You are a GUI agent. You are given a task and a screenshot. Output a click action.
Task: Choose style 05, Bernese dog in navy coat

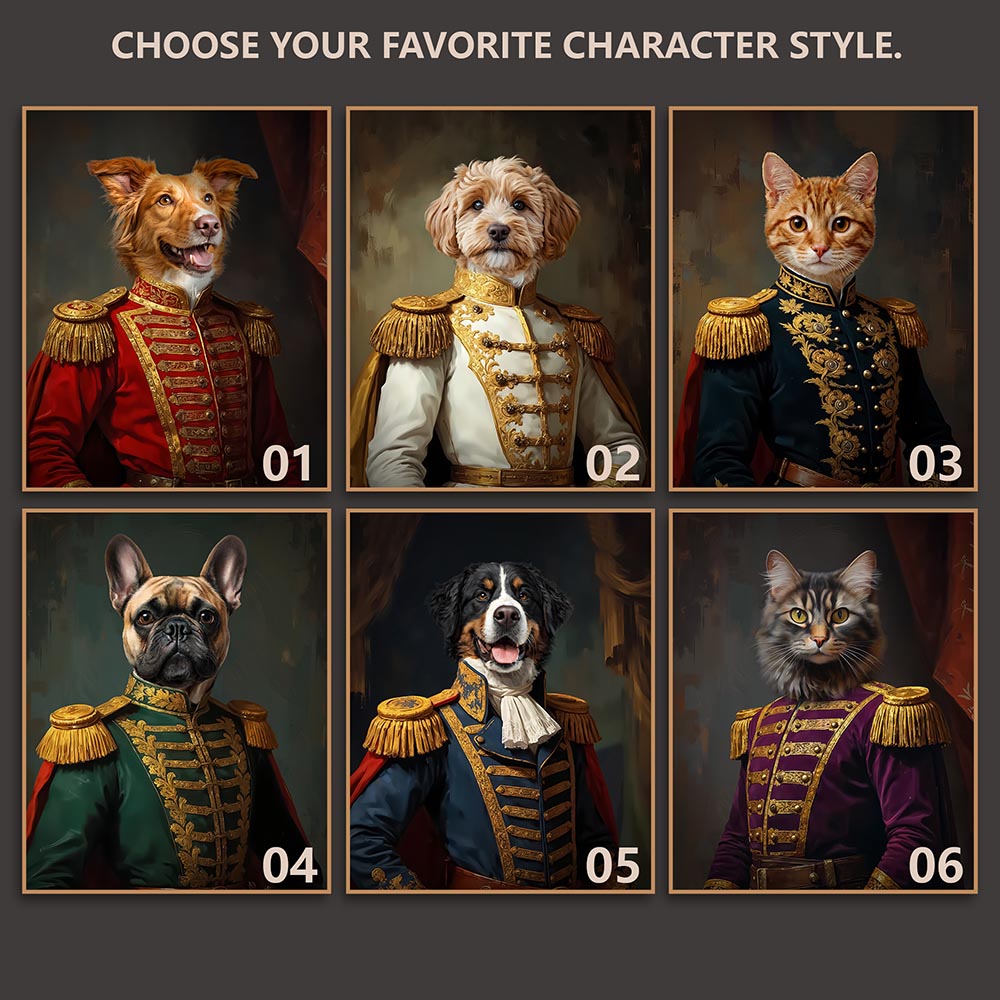500,701
